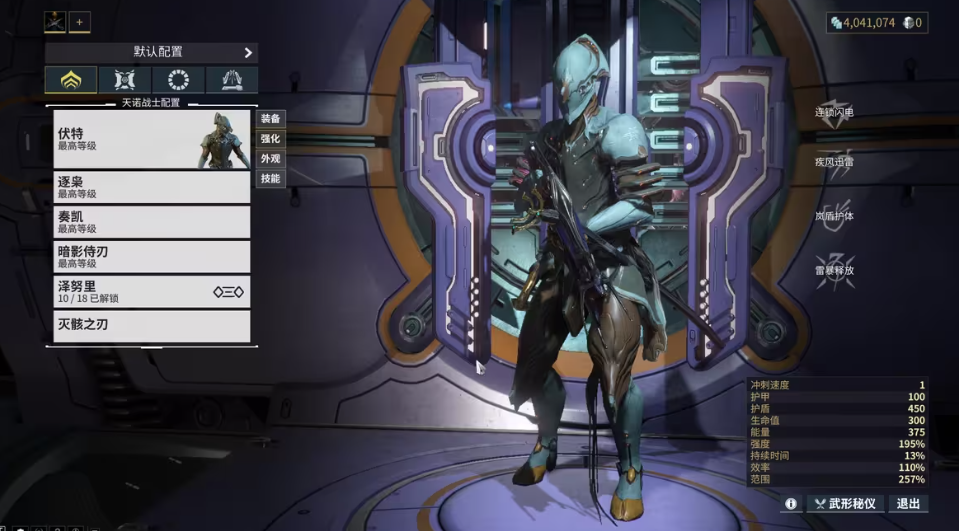Switch to the Warframe chevron loadout tab
Image resolution: width=959 pixels, height=531 pixels.
(x=71, y=80)
